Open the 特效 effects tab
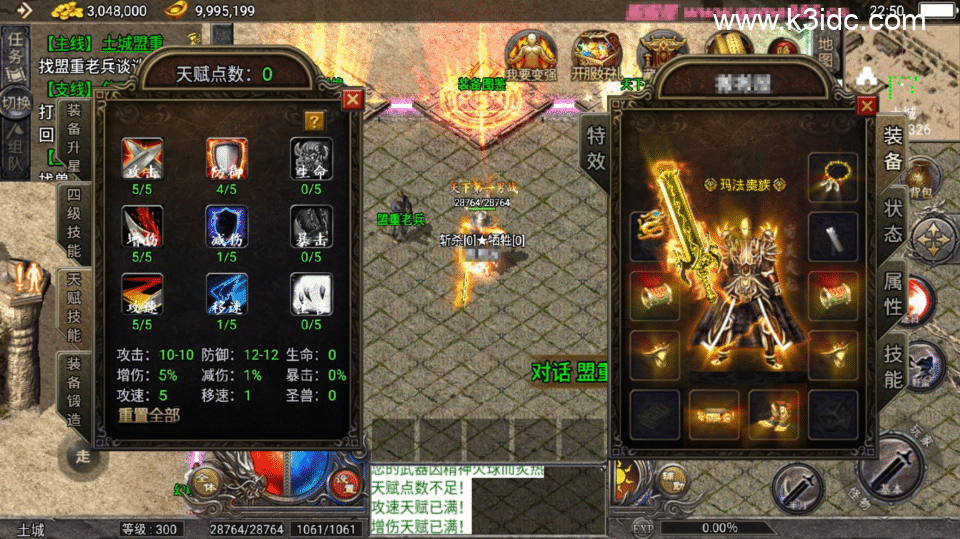This screenshot has height=539, width=960. coord(596,148)
